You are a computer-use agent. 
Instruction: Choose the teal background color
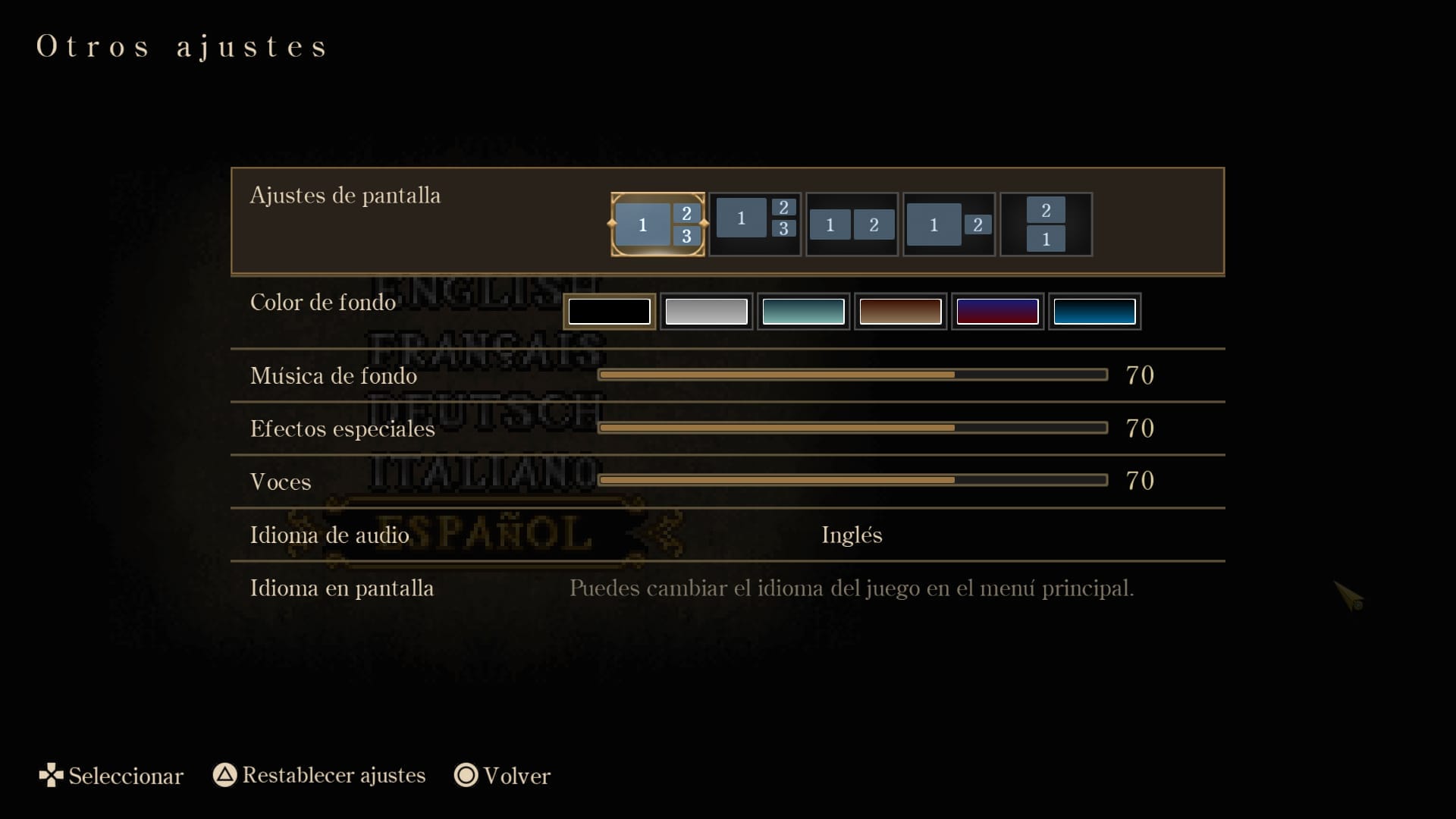point(803,311)
